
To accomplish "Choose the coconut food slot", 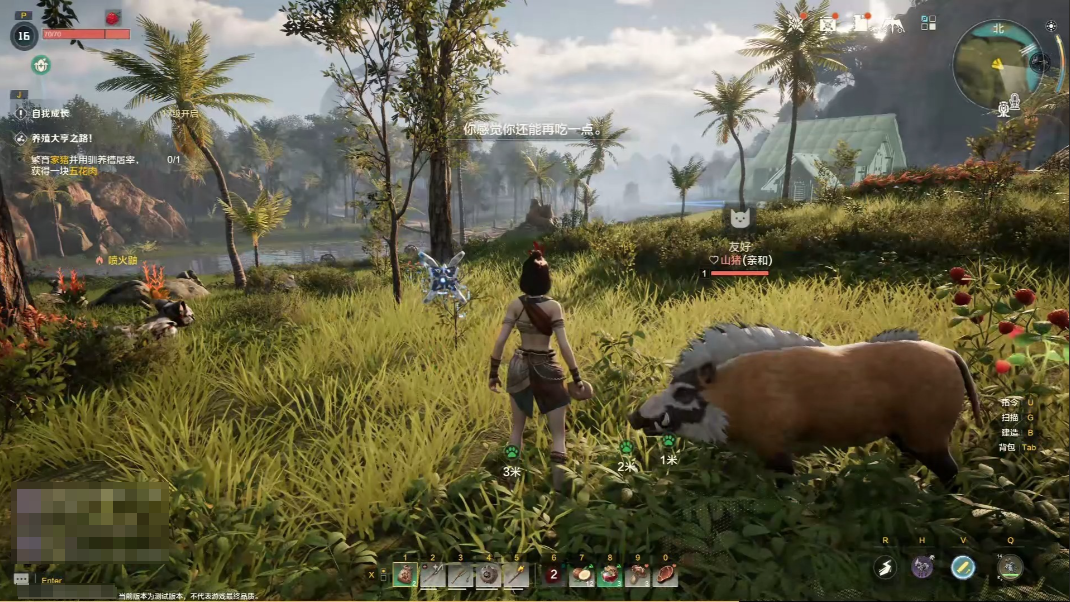I will point(581,575).
